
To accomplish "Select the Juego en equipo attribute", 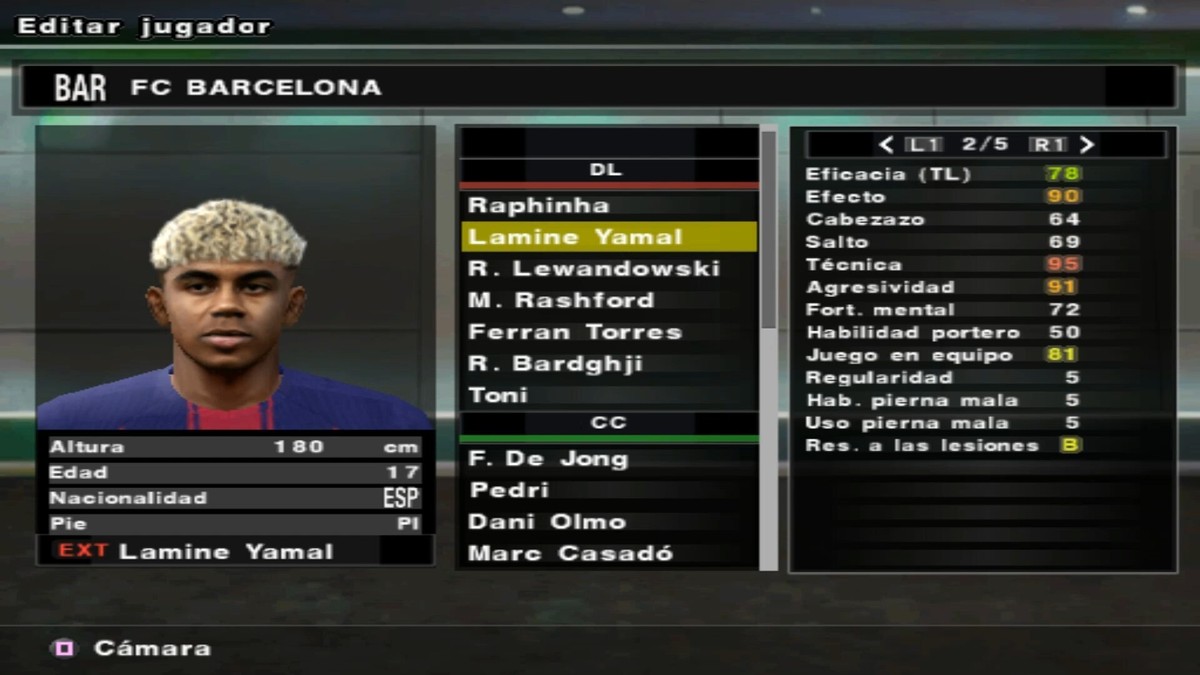I will click(943, 355).
